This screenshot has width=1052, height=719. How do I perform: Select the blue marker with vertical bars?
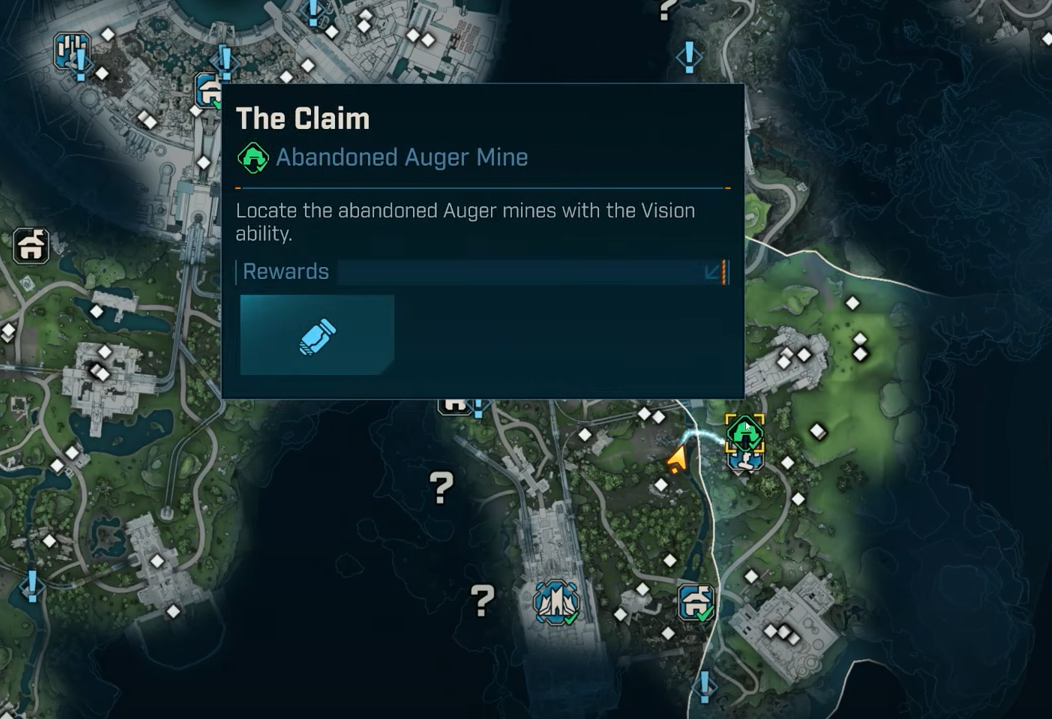71,49
